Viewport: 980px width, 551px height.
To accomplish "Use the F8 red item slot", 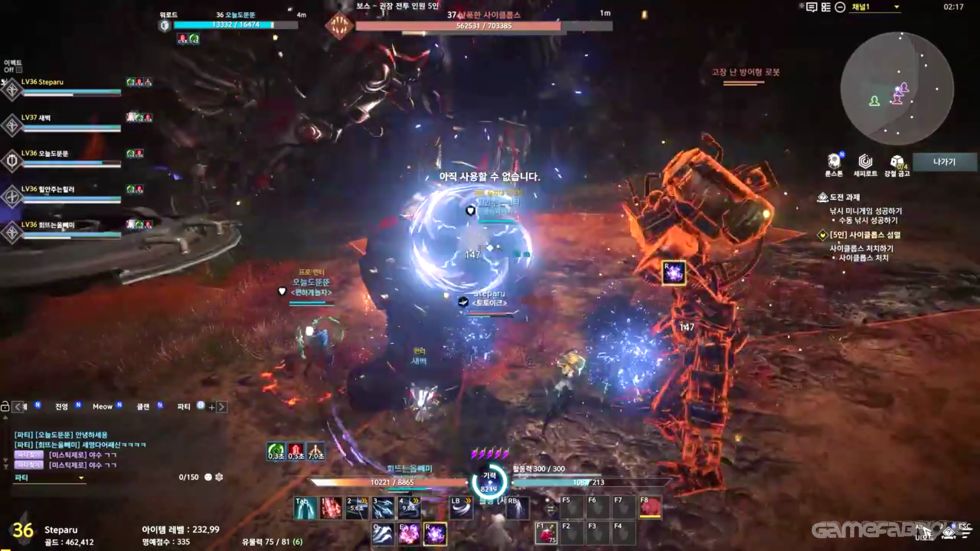I will pos(651,508).
